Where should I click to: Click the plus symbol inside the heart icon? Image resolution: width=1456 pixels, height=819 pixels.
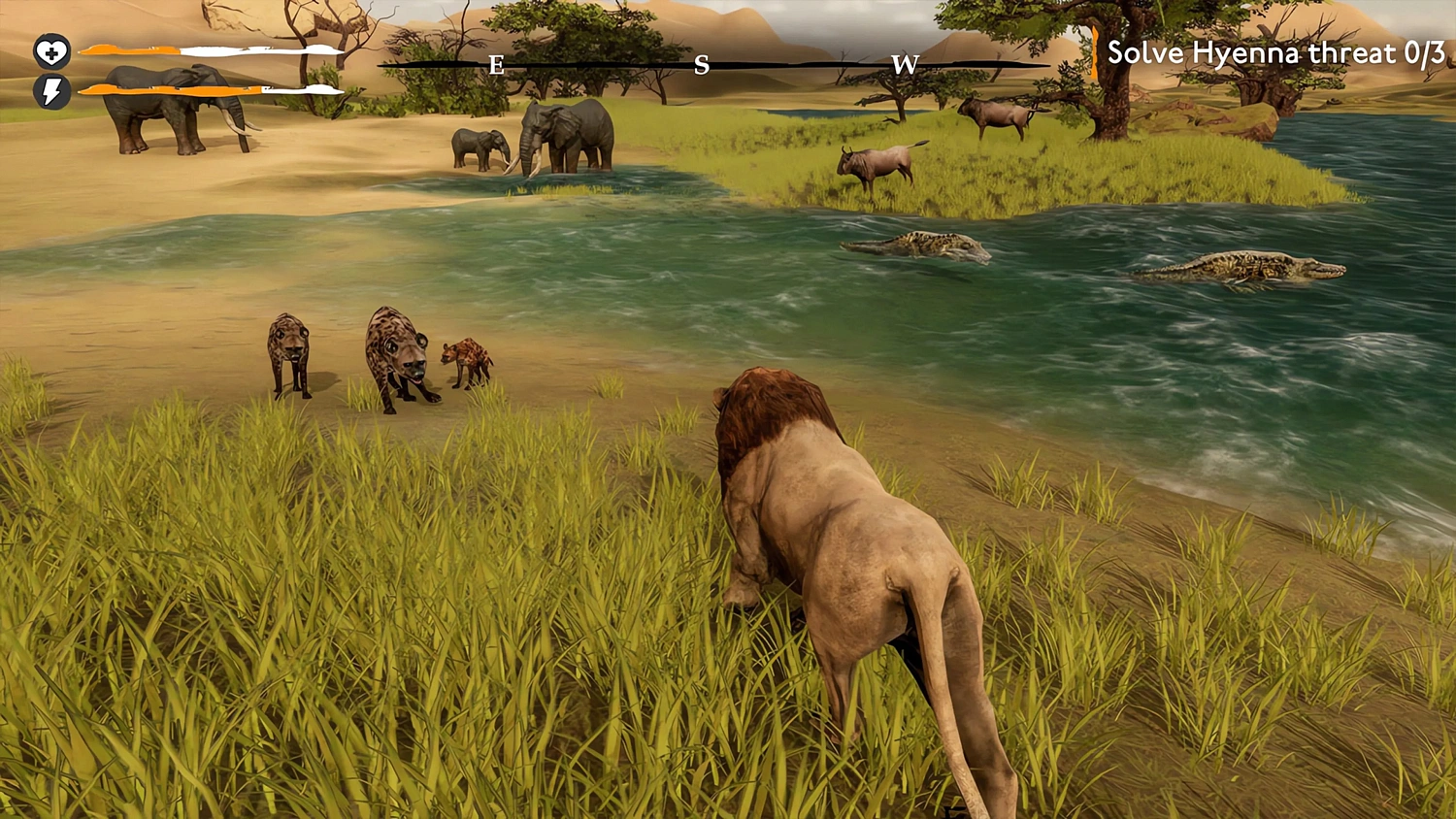50,51
